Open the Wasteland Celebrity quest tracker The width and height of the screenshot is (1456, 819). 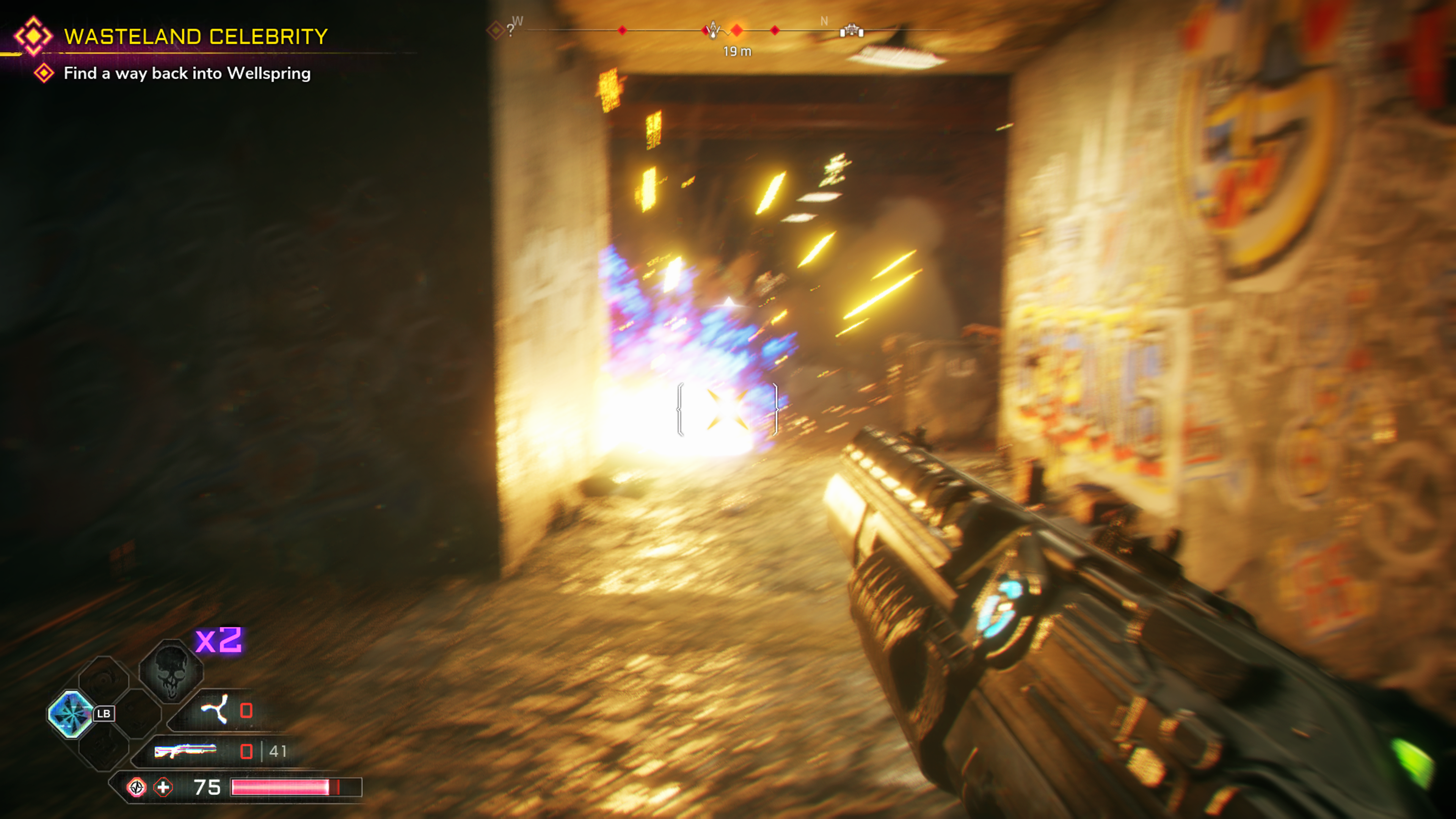195,37
